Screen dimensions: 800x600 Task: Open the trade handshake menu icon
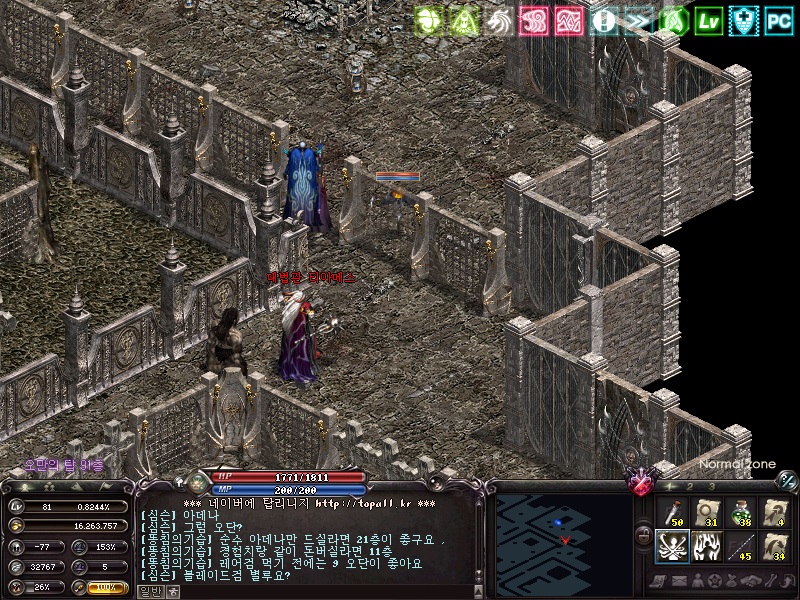tap(751, 582)
